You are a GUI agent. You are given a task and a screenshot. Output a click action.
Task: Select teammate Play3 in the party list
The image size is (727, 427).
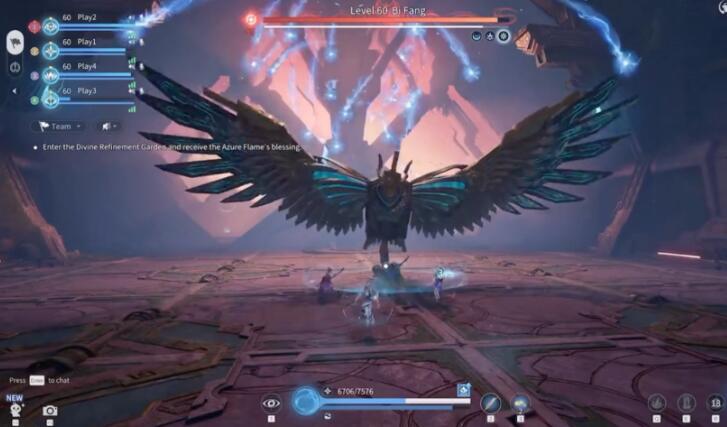pos(86,91)
